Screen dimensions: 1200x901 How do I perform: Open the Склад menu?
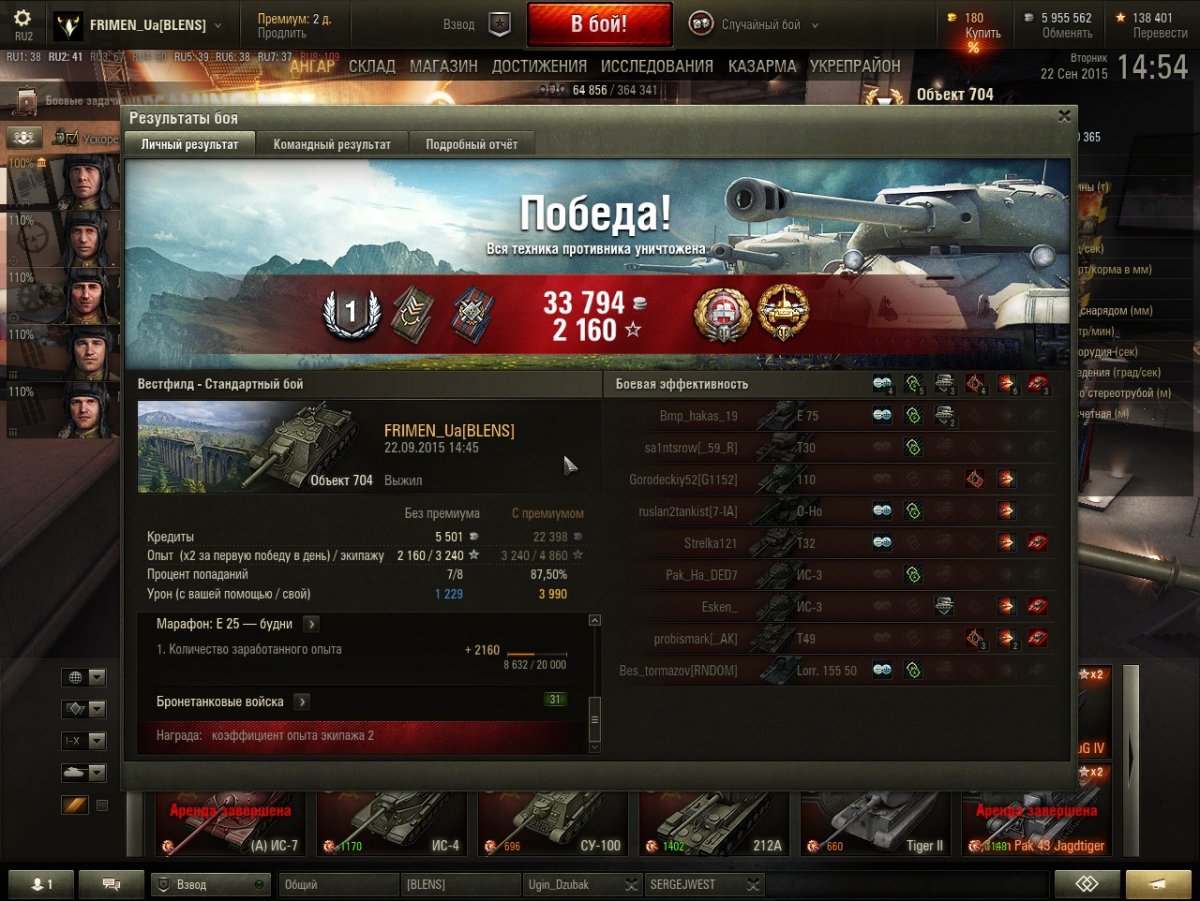372,66
